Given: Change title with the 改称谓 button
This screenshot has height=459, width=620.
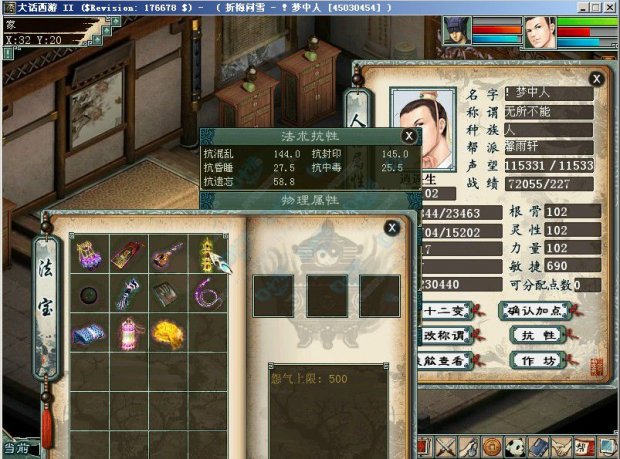Looking at the screenshot, I should (x=445, y=335).
